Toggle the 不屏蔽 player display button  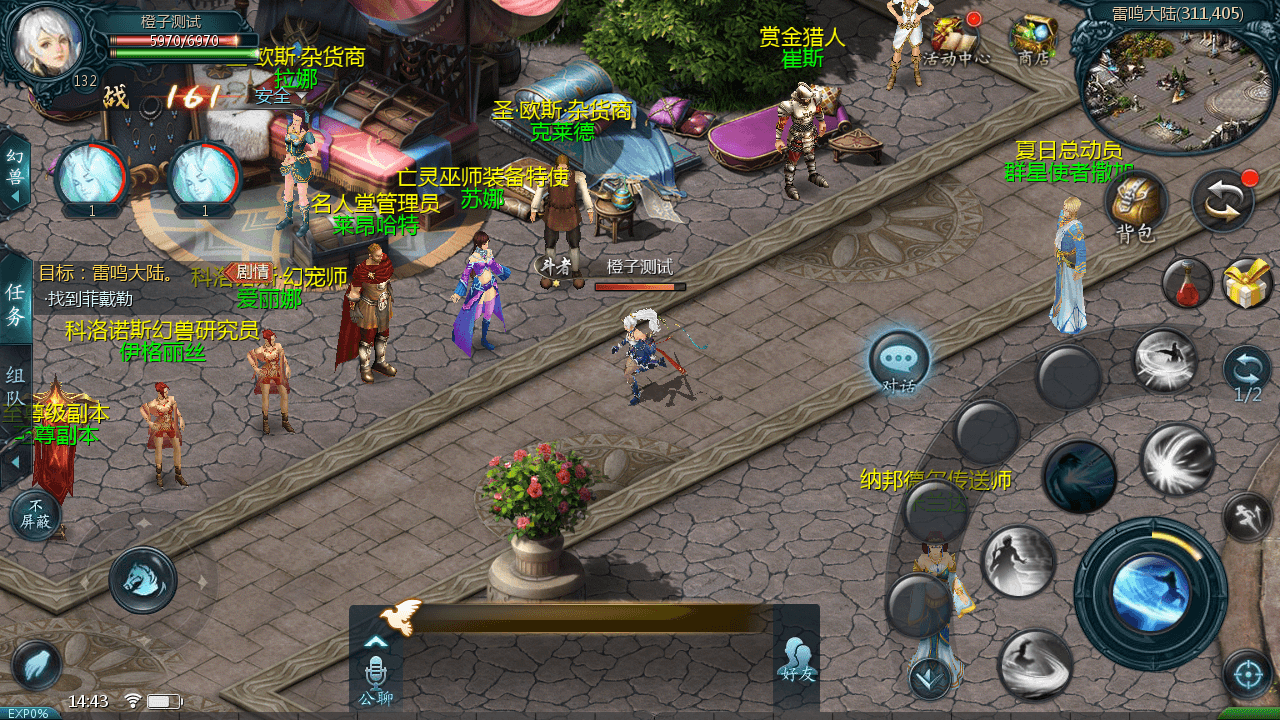[x=35, y=514]
